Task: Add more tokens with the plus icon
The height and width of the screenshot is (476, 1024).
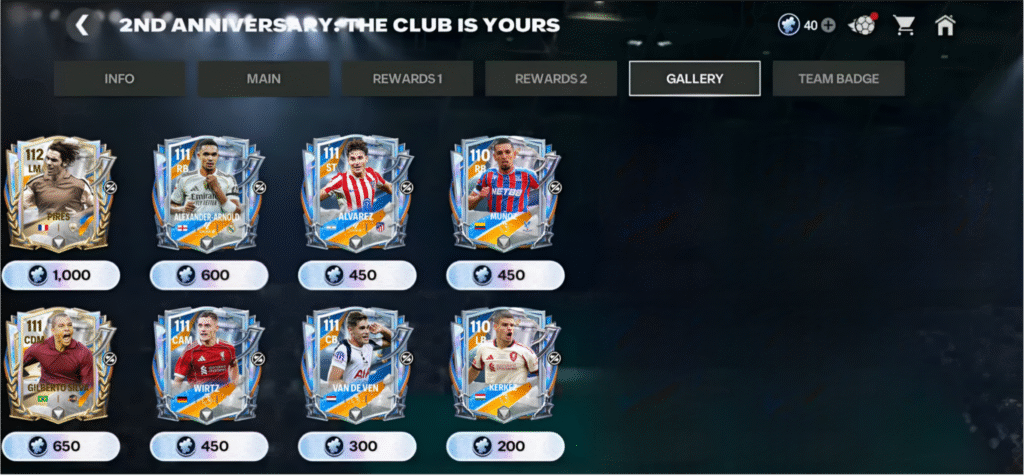Action: click(x=828, y=25)
